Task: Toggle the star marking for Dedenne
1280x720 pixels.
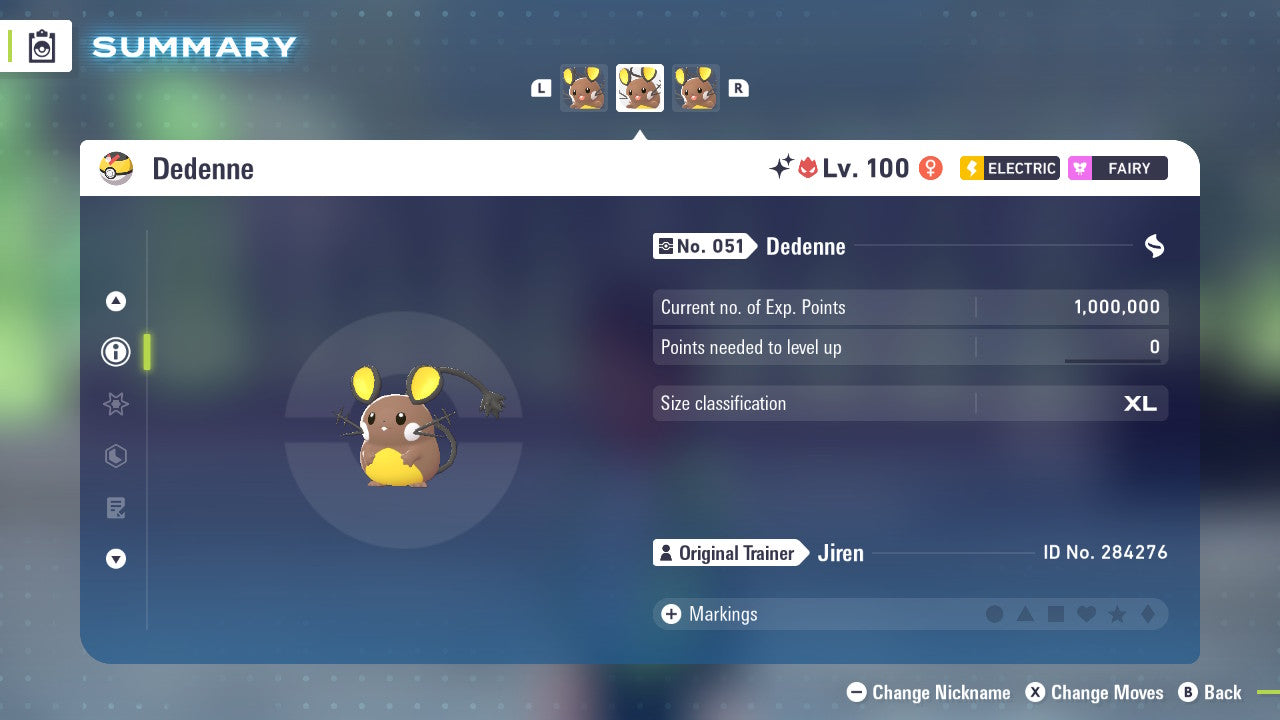Action: [x=1115, y=614]
